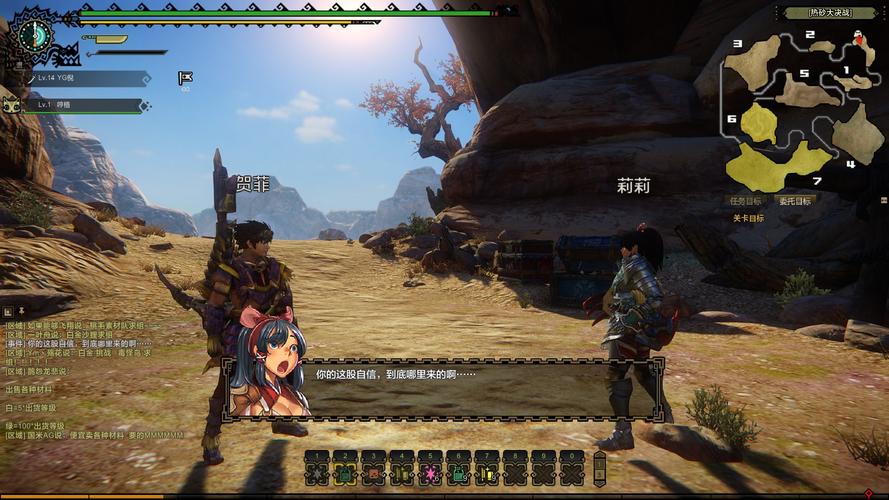Select the green potion item in slot 6

pyautogui.click(x=458, y=470)
